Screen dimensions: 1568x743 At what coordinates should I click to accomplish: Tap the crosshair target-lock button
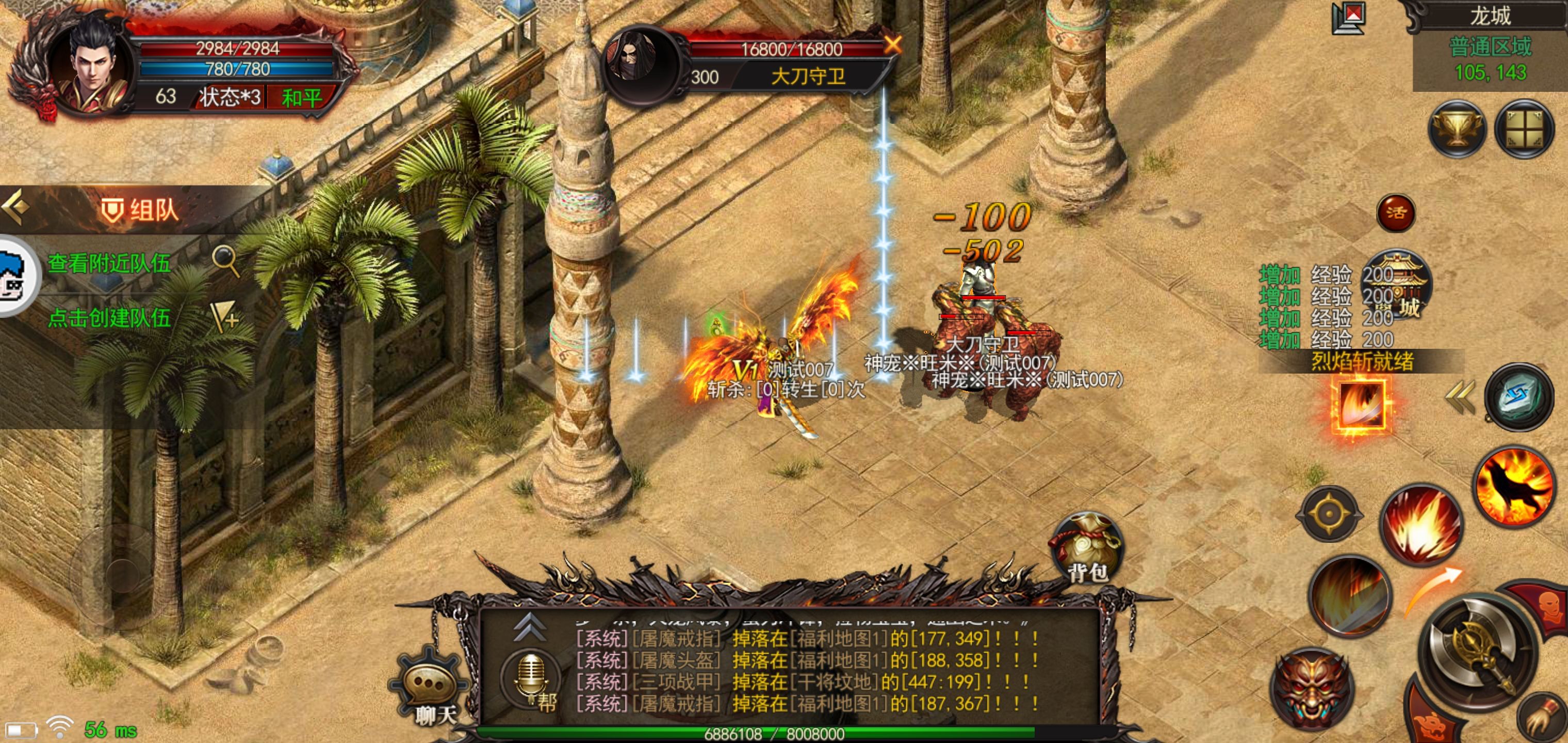[x=1329, y=514]
